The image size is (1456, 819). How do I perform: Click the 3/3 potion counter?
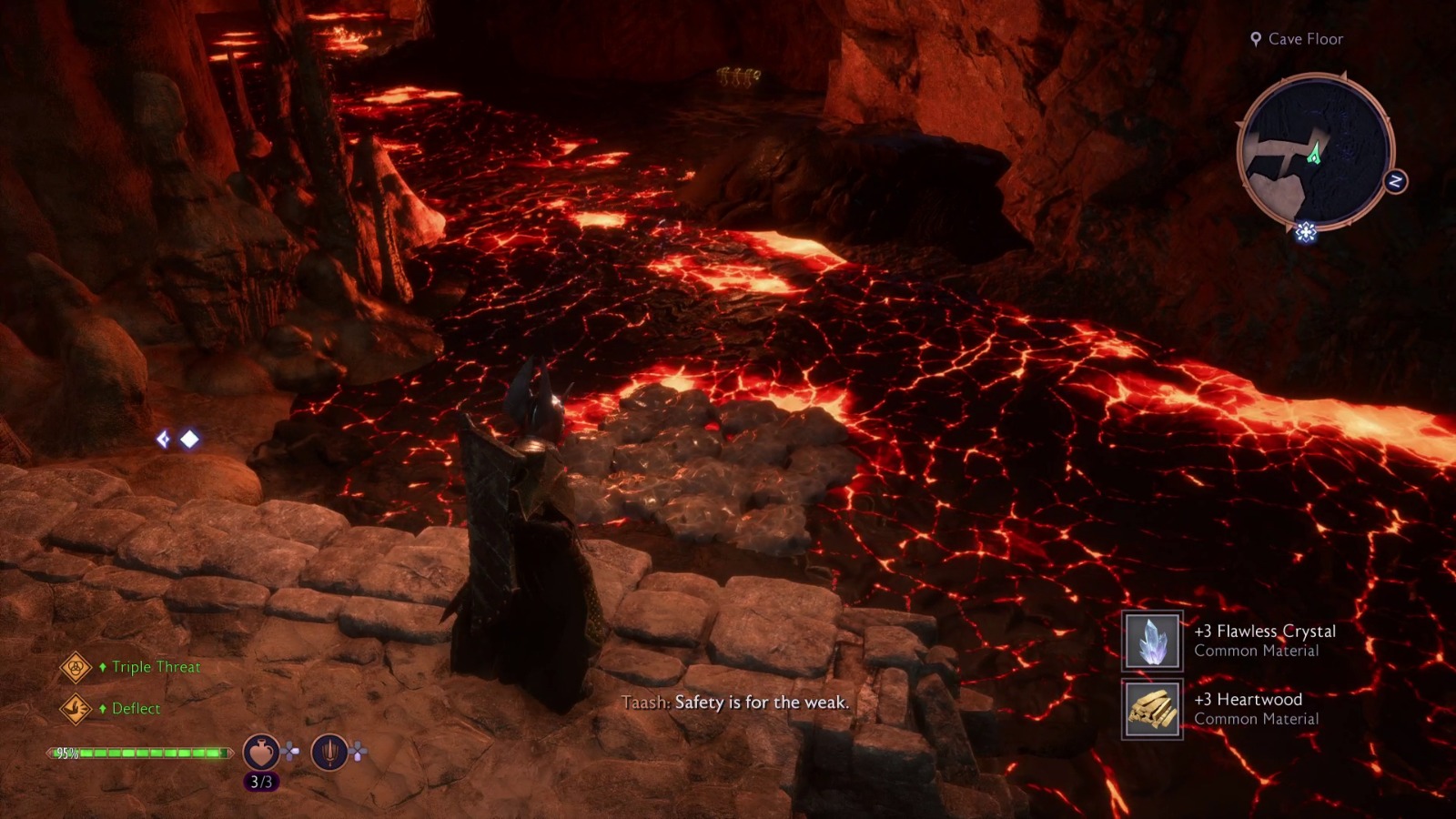261,781
